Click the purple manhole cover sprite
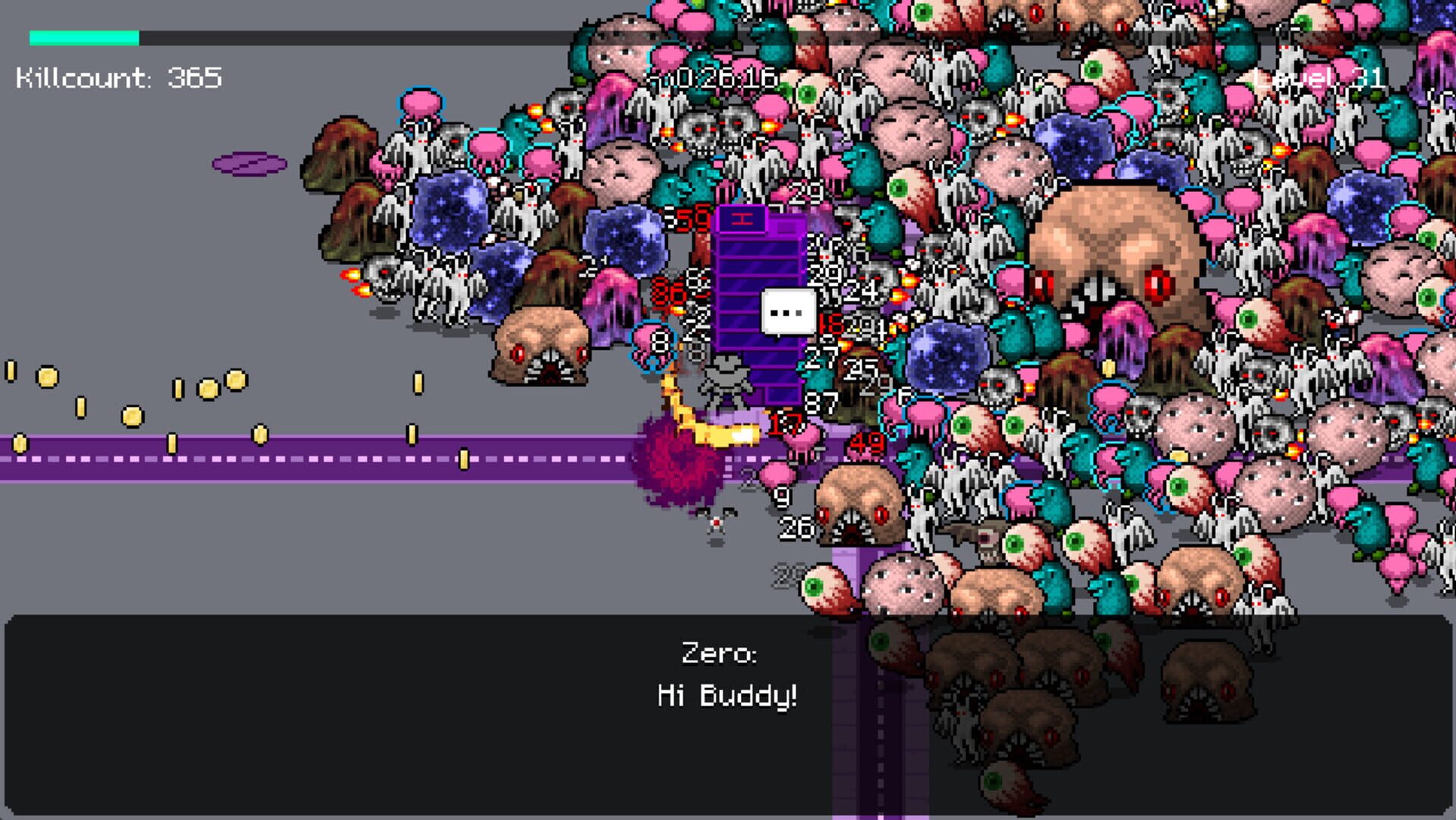The width and height of the screenshot is (1456, 820). 251,162
